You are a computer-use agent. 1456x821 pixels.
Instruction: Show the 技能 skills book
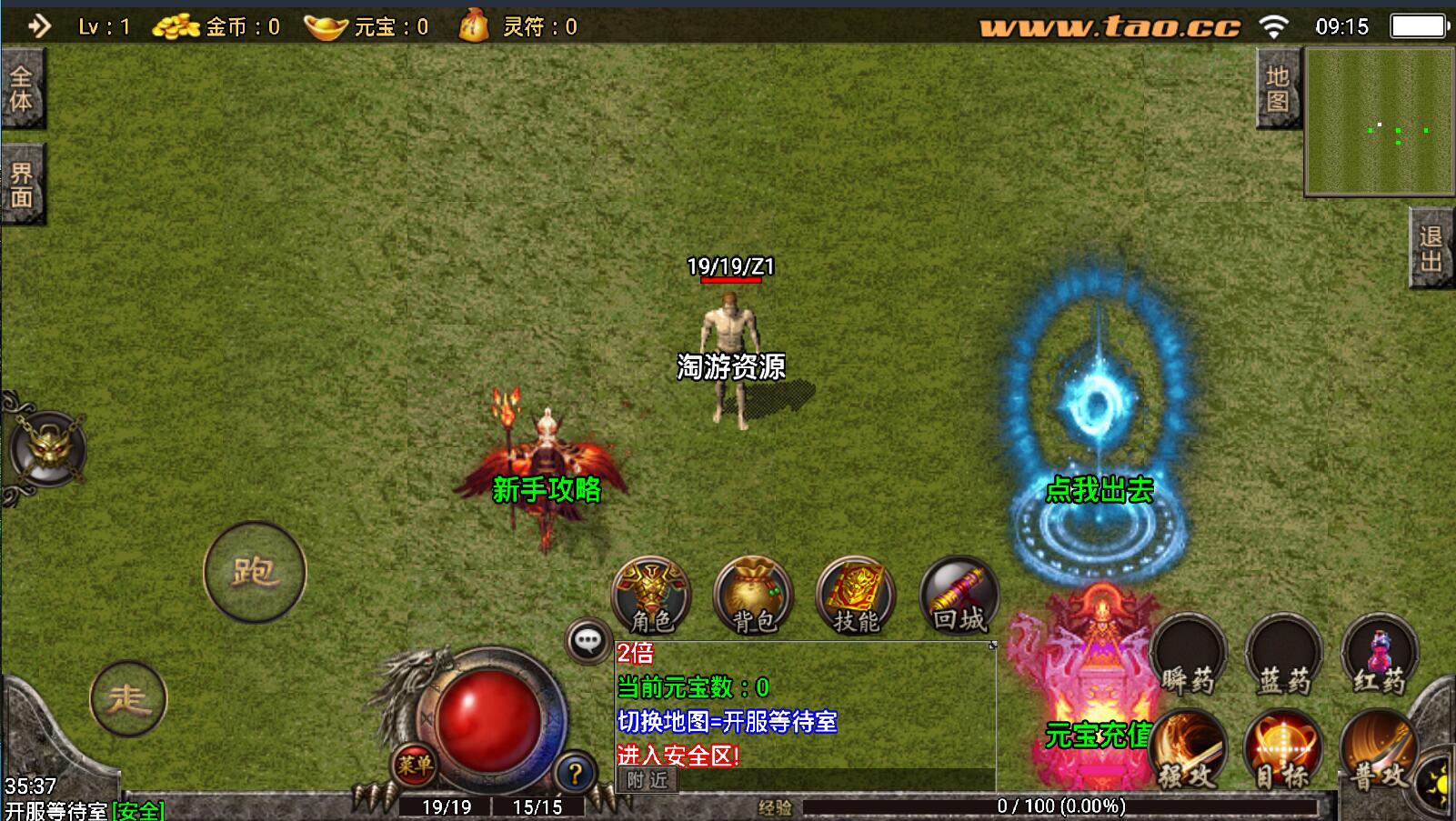point(856,596)
